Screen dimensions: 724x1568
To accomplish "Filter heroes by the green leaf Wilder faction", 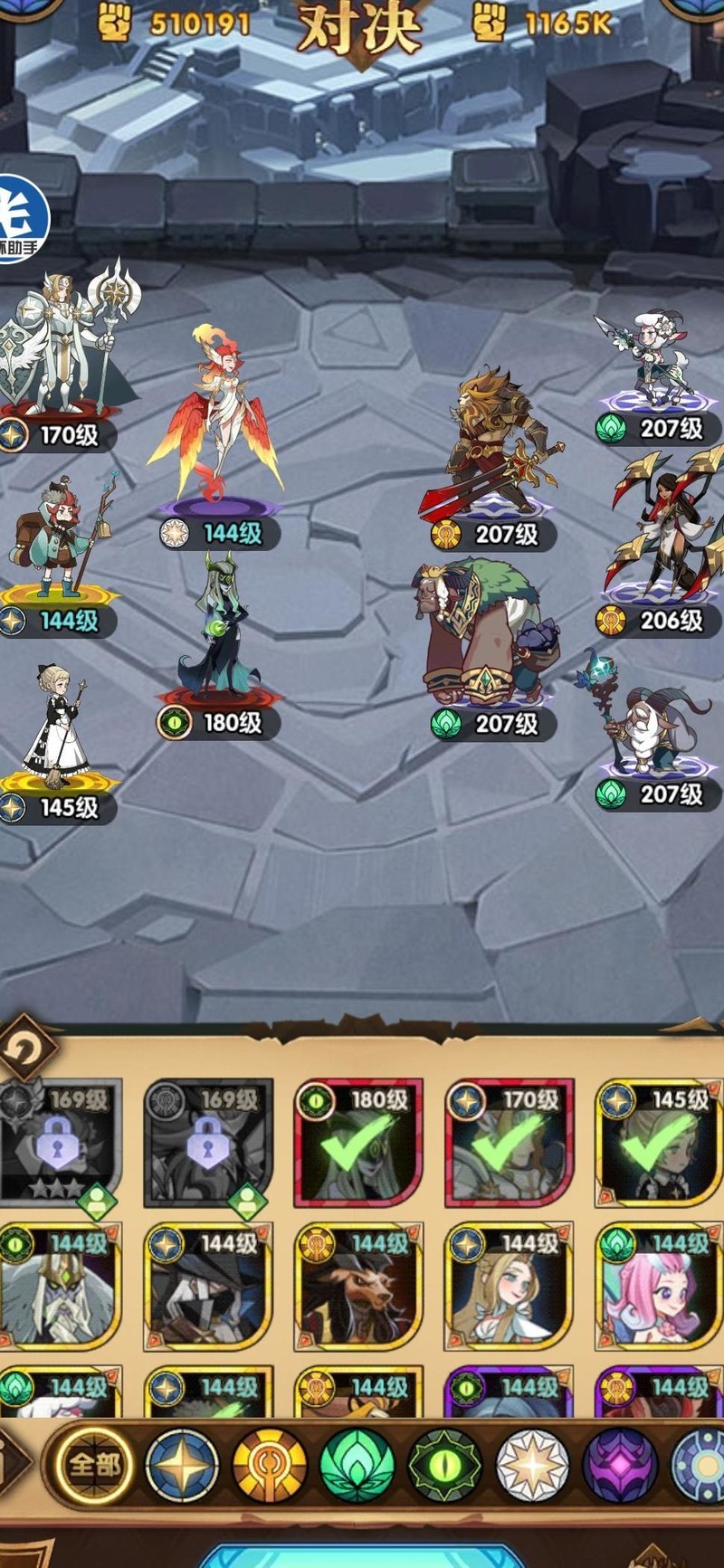I will (x=357, y=1466).
